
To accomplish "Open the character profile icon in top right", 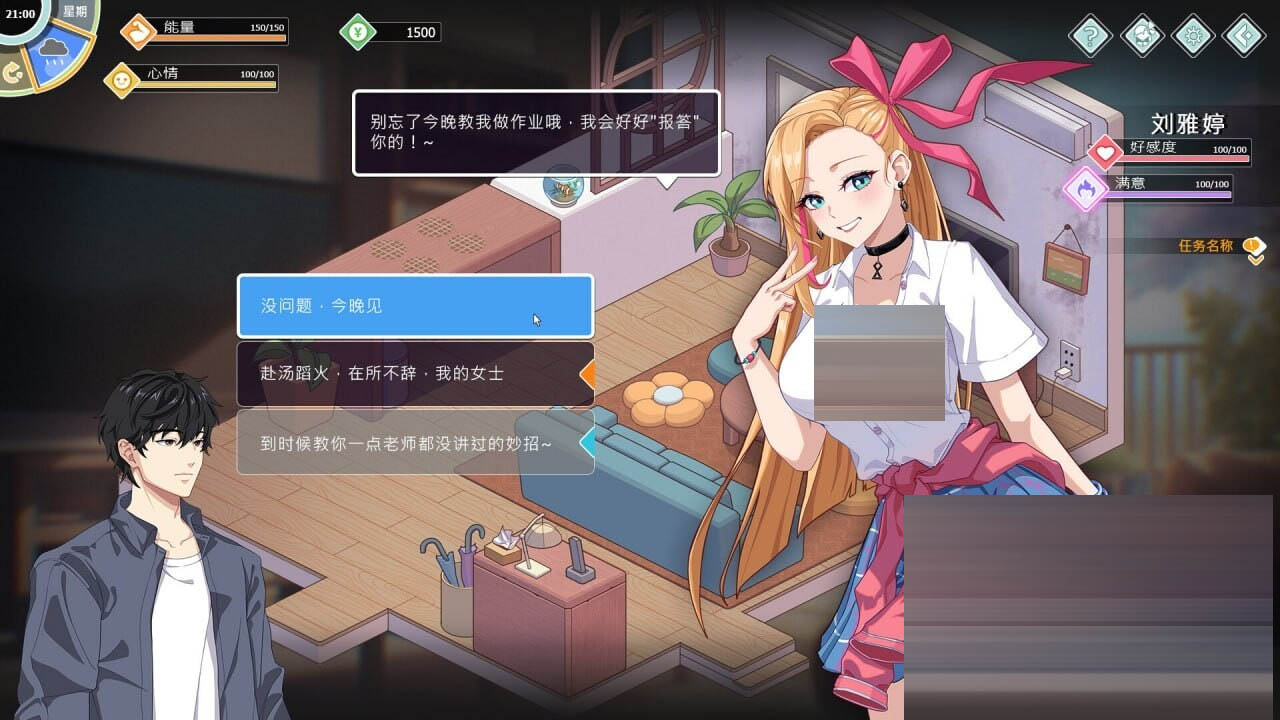I will coord(1141,36).
